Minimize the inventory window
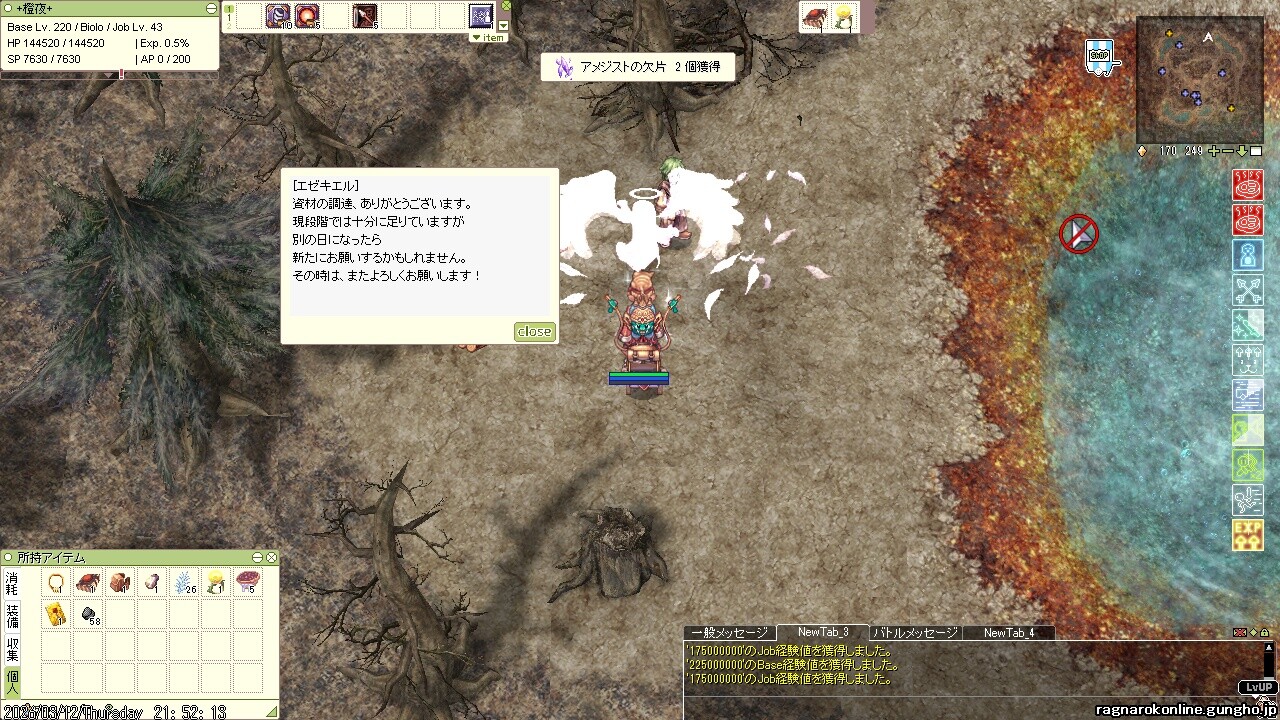 tap(258, 558)
